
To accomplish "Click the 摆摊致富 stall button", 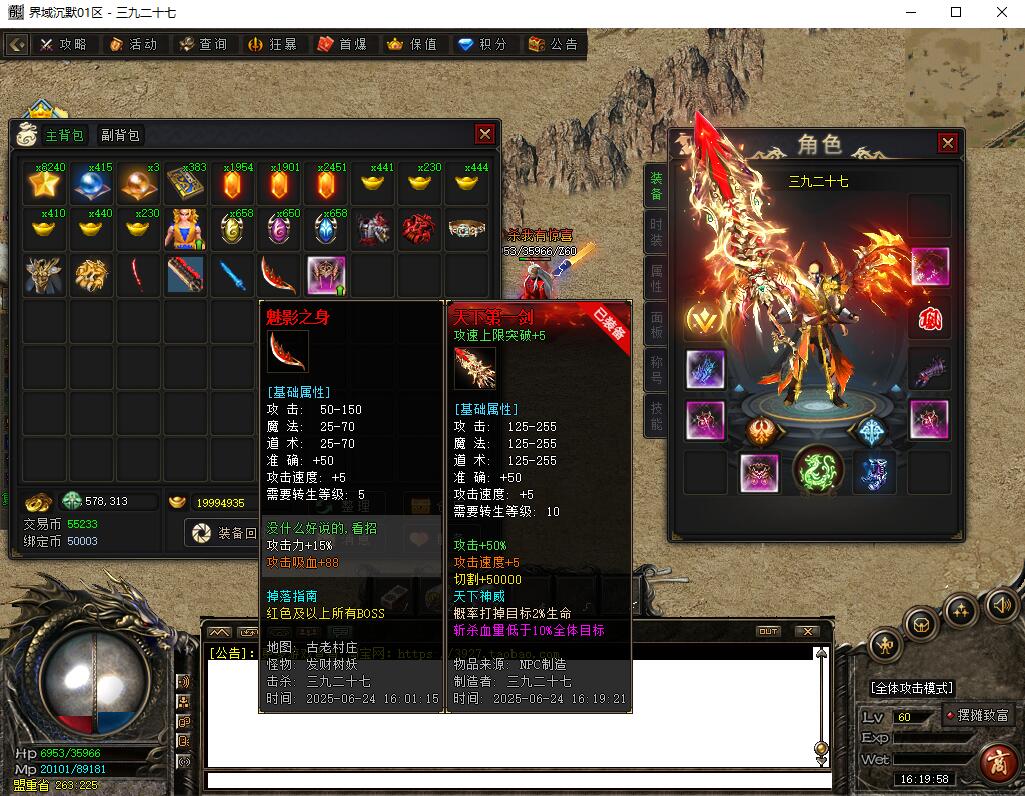I will coord(979,716).
